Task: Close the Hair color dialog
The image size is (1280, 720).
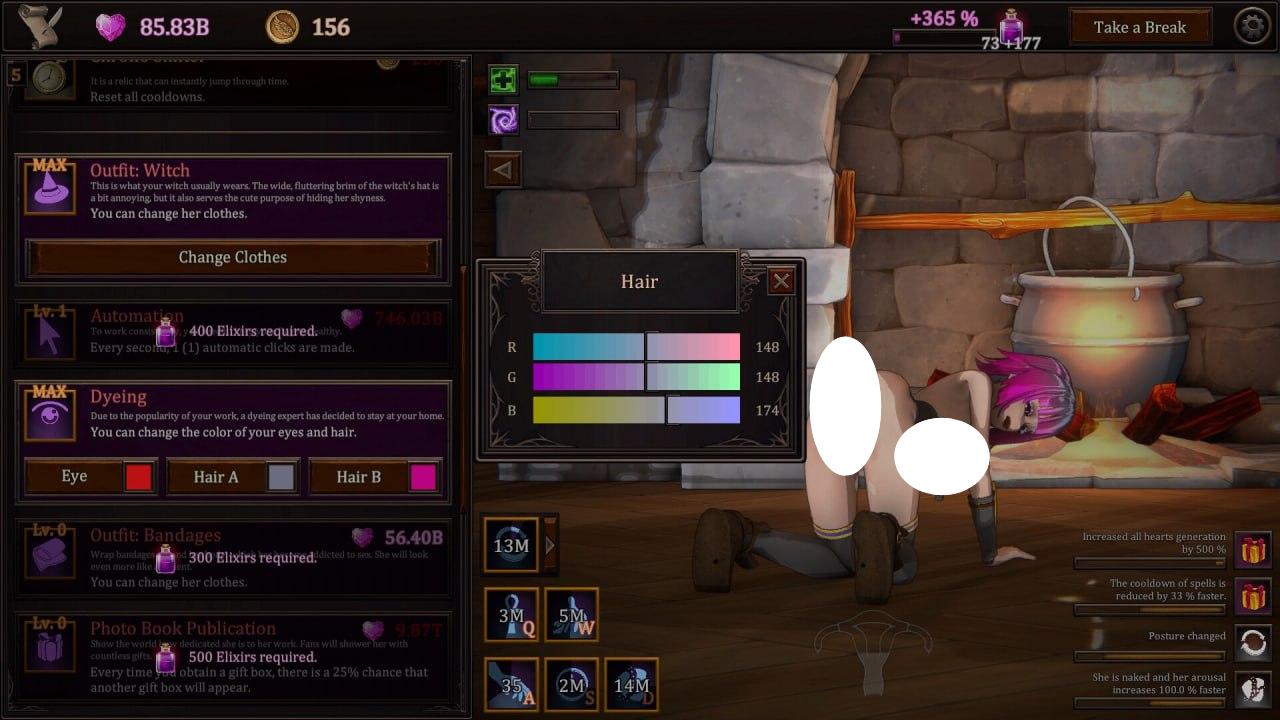Action: click(782, 281)
